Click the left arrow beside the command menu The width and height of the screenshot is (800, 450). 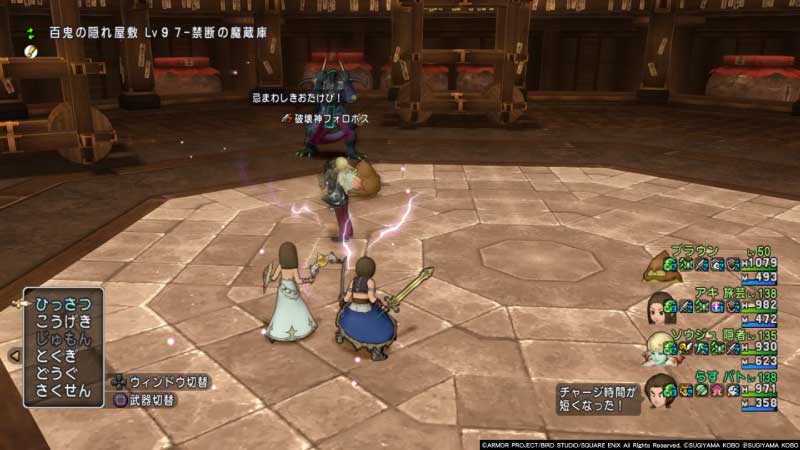pyautogui.click(x=14, y=355)
